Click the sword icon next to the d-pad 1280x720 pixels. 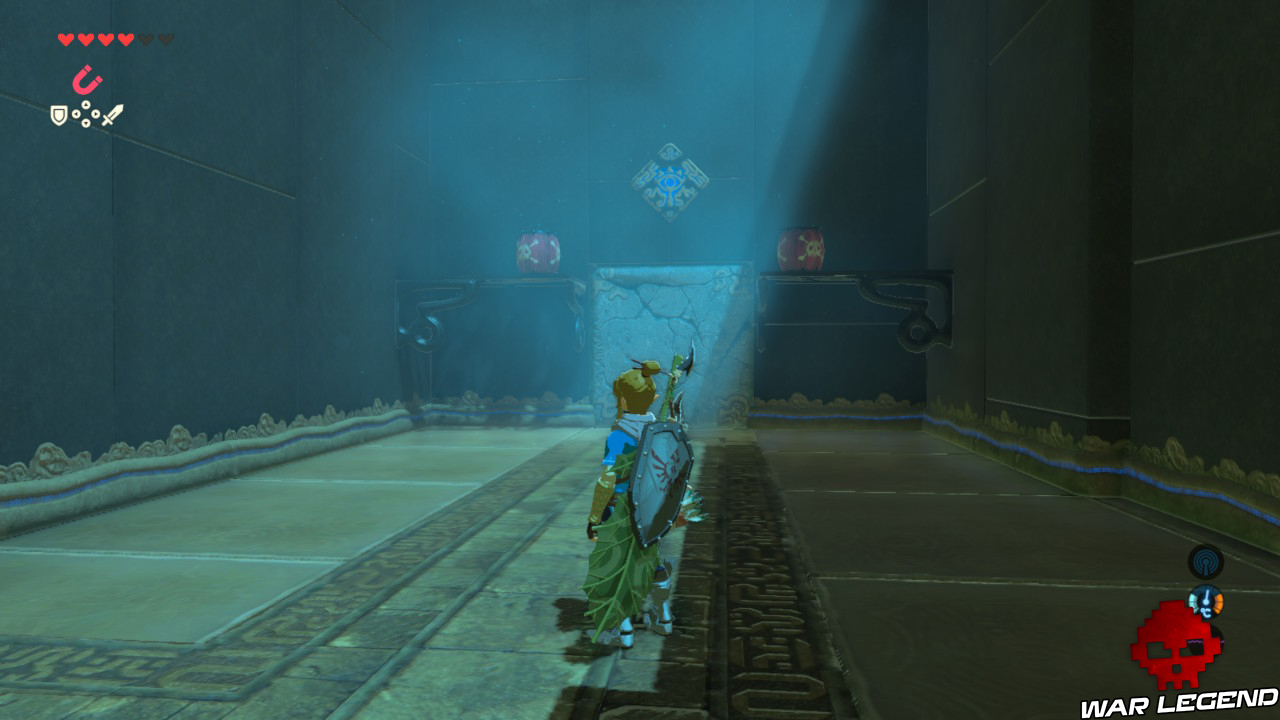[112, 114]
